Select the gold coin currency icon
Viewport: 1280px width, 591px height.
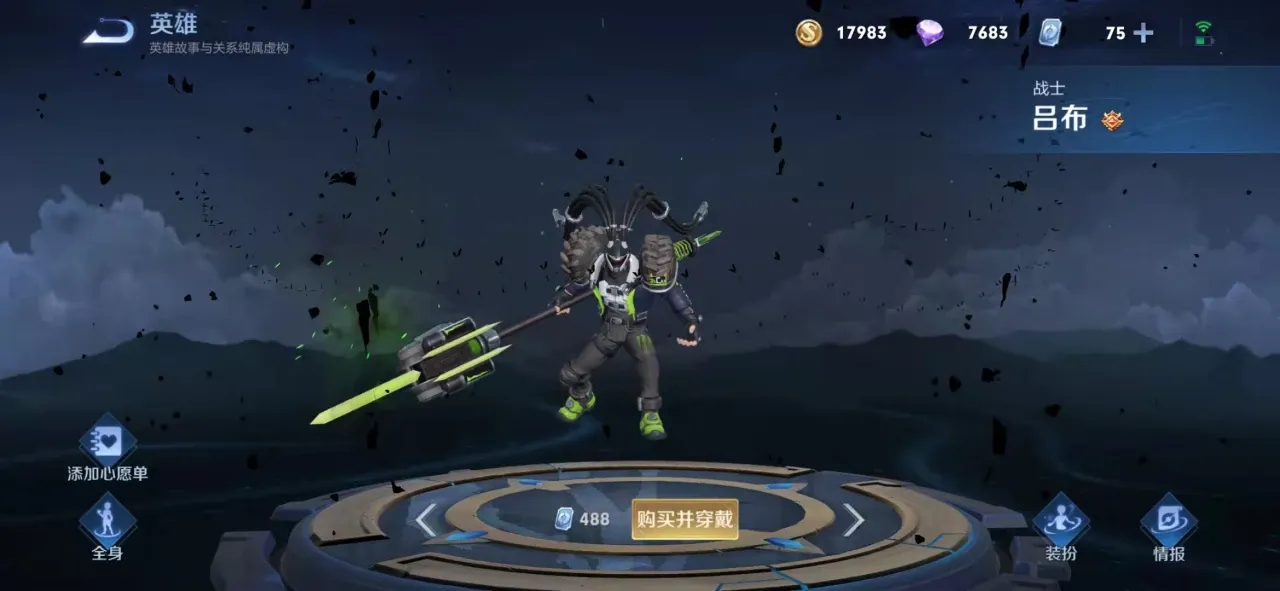click(x=809, y=33)
